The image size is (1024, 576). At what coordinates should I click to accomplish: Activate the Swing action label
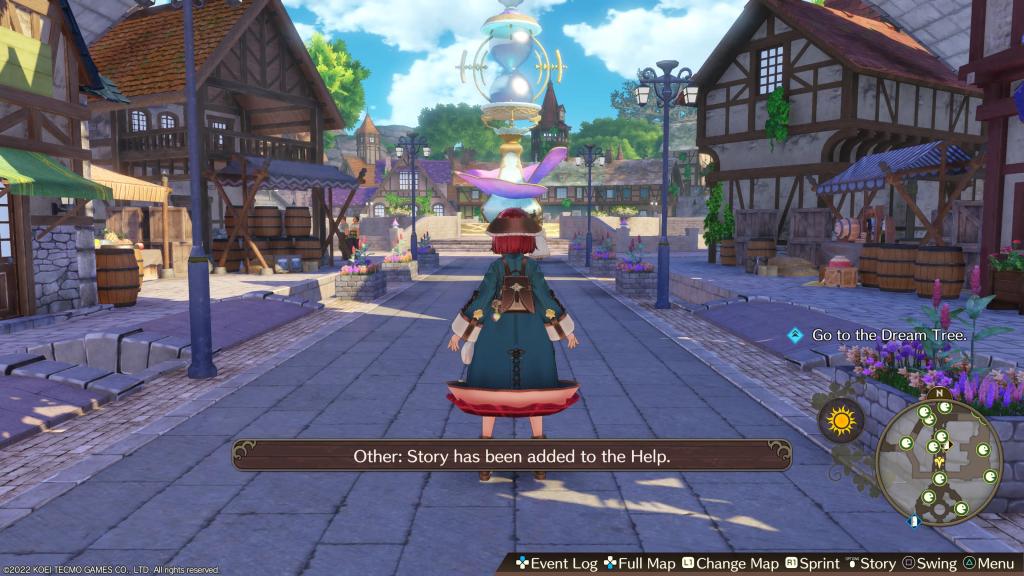(x=928, y=564)
